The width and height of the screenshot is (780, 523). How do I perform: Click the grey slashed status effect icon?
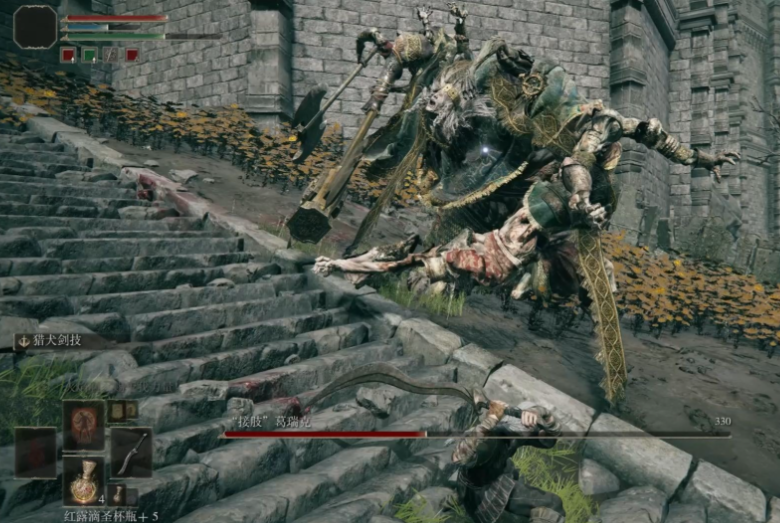coord(110,55)
